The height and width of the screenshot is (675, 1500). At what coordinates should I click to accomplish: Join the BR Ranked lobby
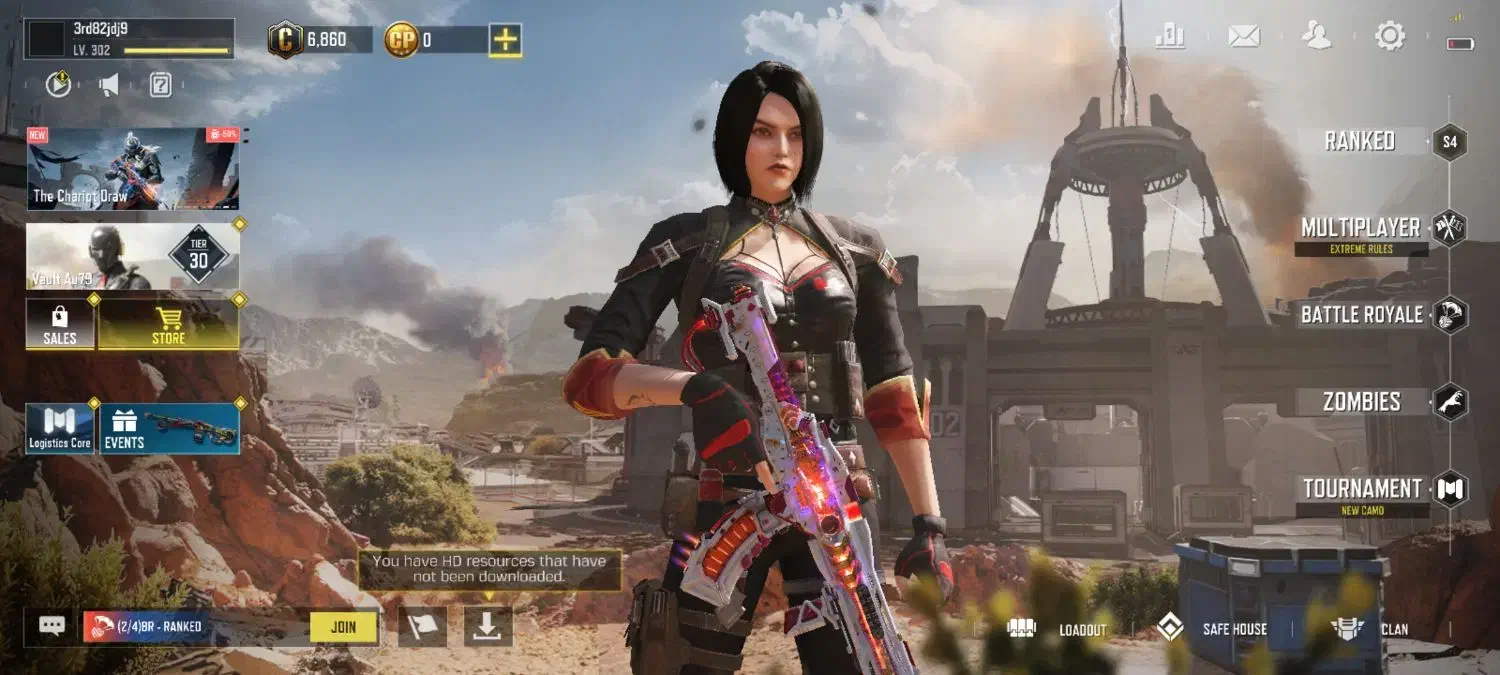343,627
